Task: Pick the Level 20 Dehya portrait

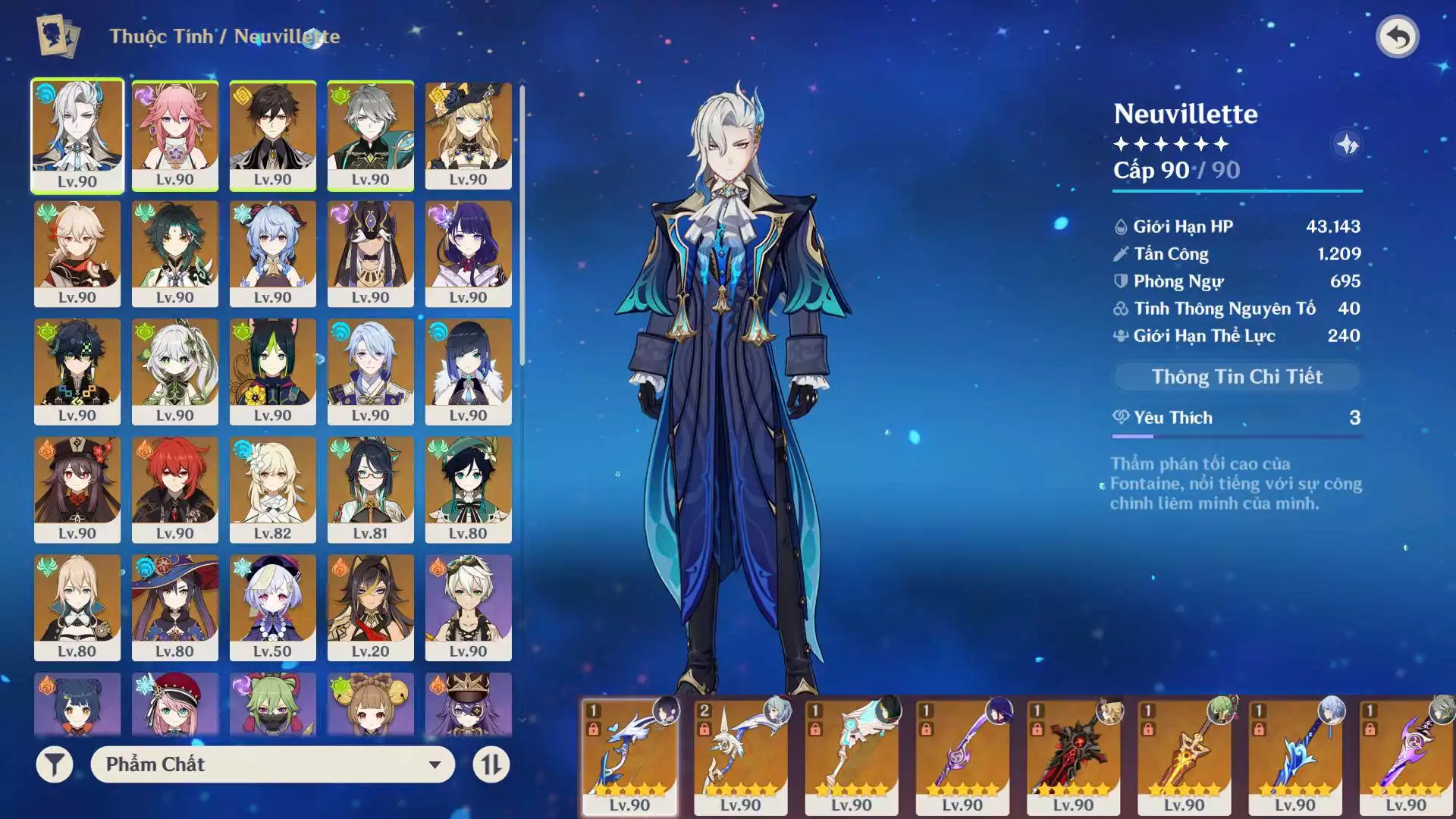Action: point(370,607)
